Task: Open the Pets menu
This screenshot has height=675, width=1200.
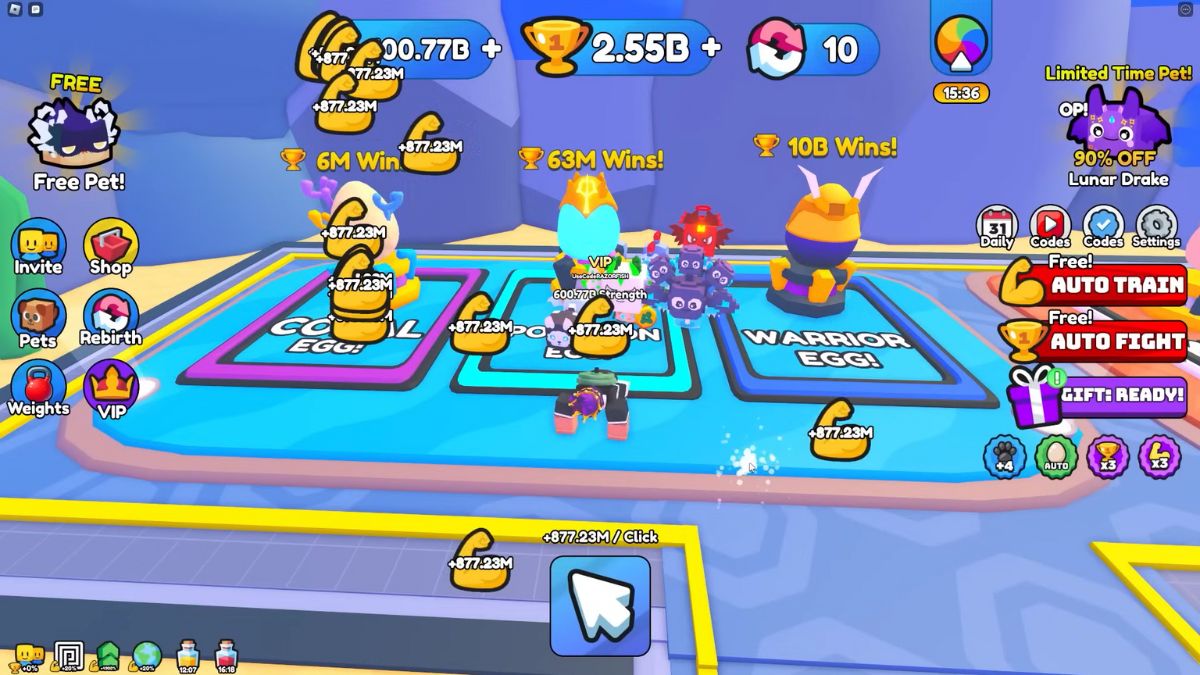Action: [x=38, y=318]
